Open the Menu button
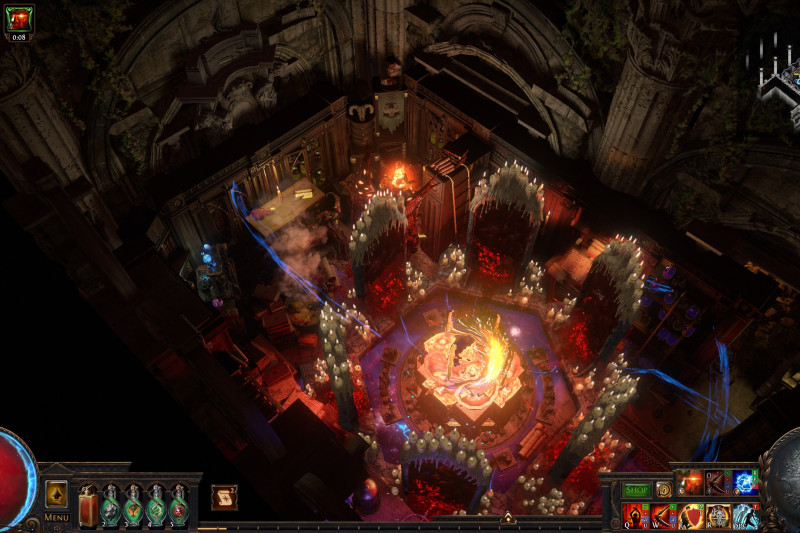800x533 pixels. (x=56, y=517)
